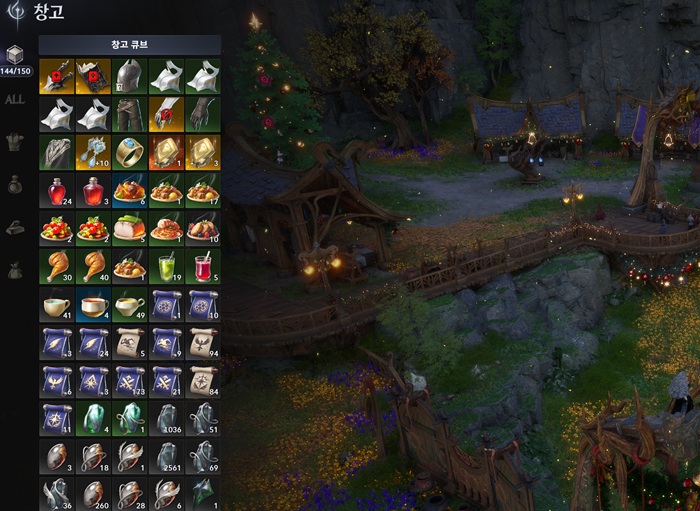Open the armor category filter
This screenshot has height=511, width=700.
(x=15, y=142)
